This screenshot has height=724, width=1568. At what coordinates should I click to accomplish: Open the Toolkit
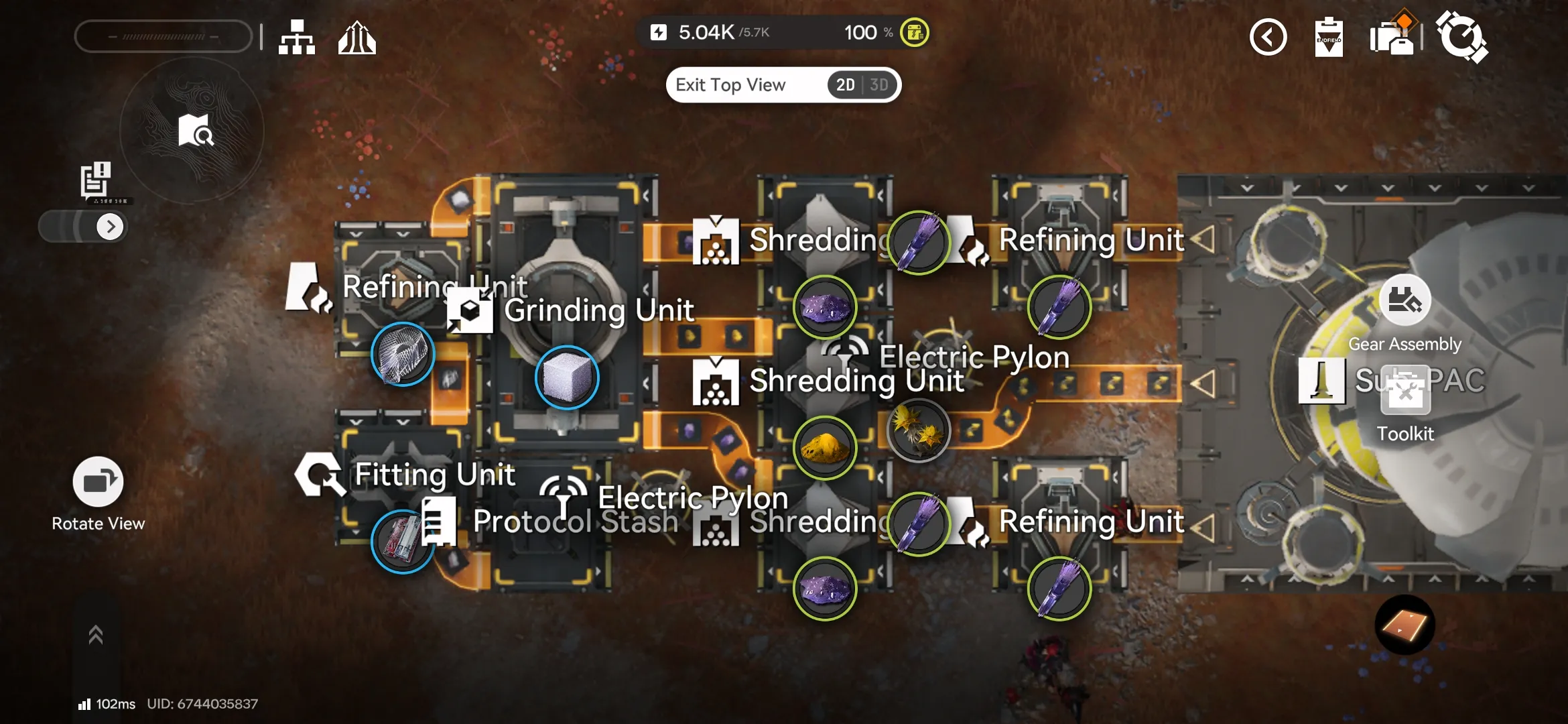pyautogui.click(x=1405, y=392)
